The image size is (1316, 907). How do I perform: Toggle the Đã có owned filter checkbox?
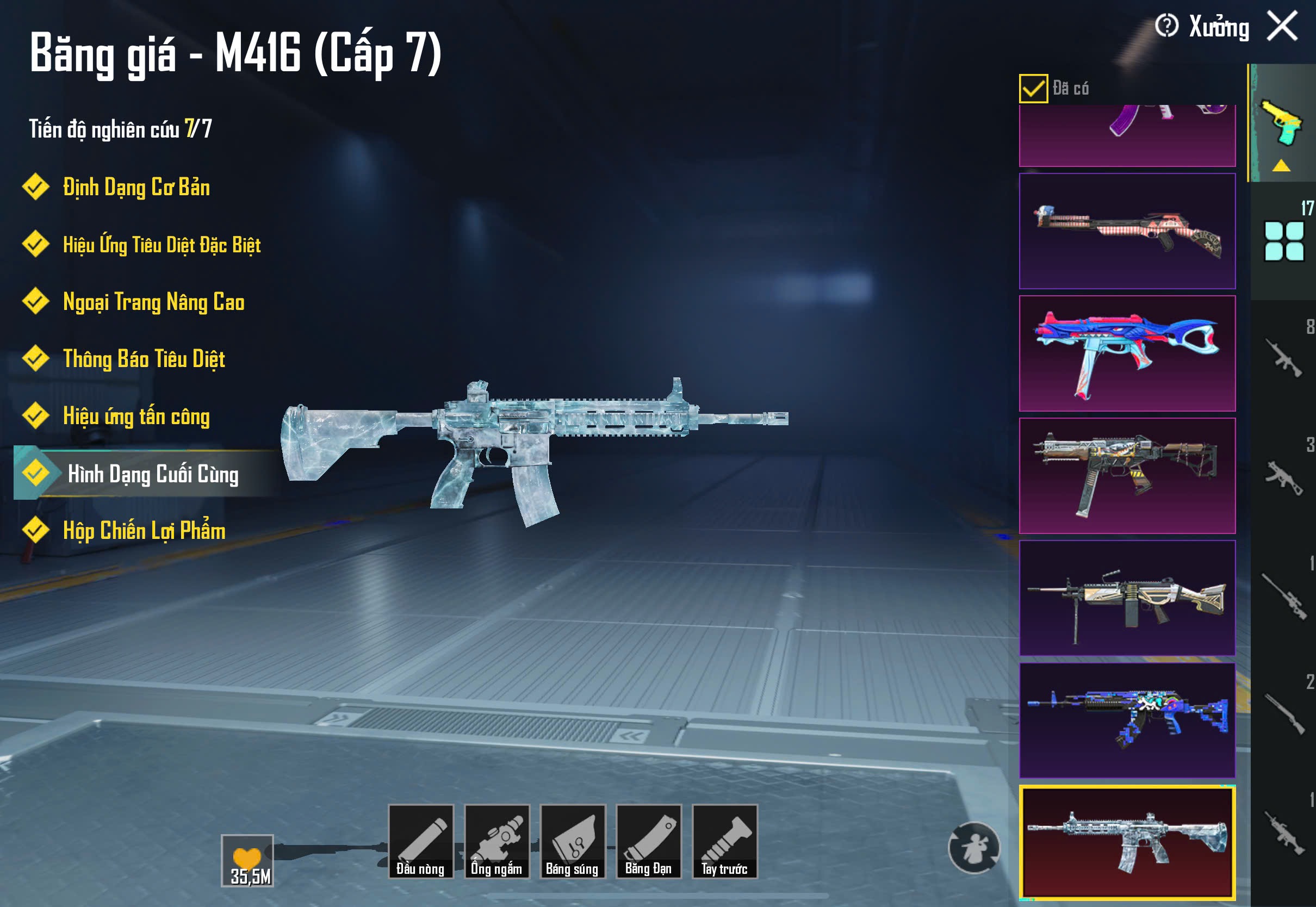click(x=1033, y=89)
